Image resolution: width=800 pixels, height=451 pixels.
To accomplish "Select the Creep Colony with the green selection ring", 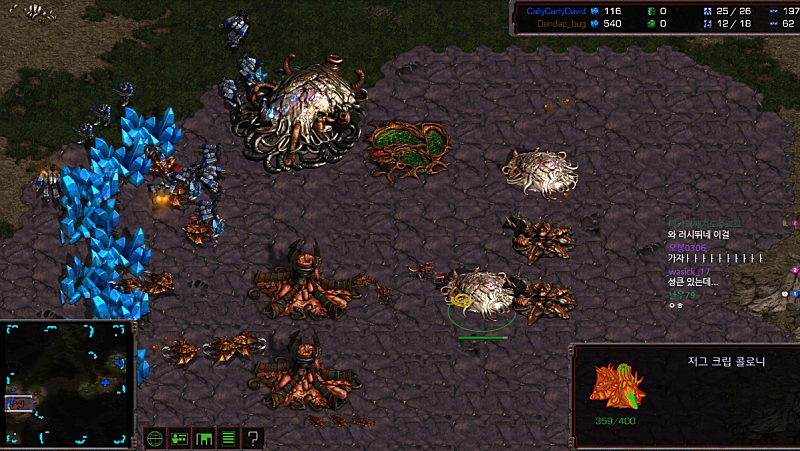I will [x=482, y=293].
